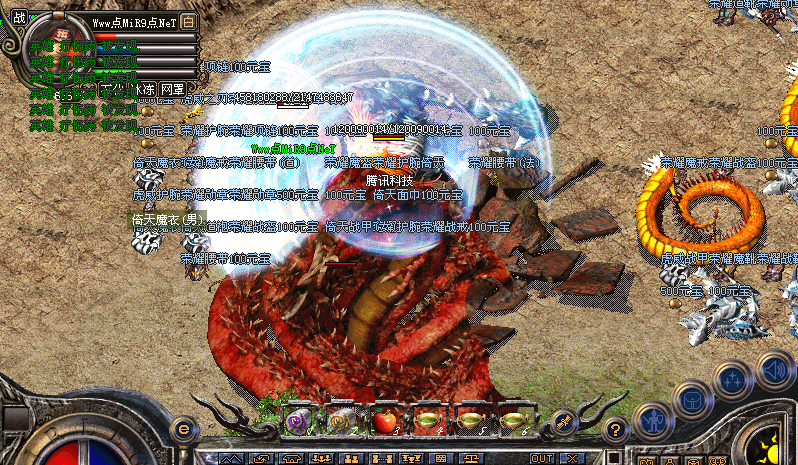Select the 冰冻 skill button
Image resolution: width=798 pixels, height=465 pixels.
(144, 90)
